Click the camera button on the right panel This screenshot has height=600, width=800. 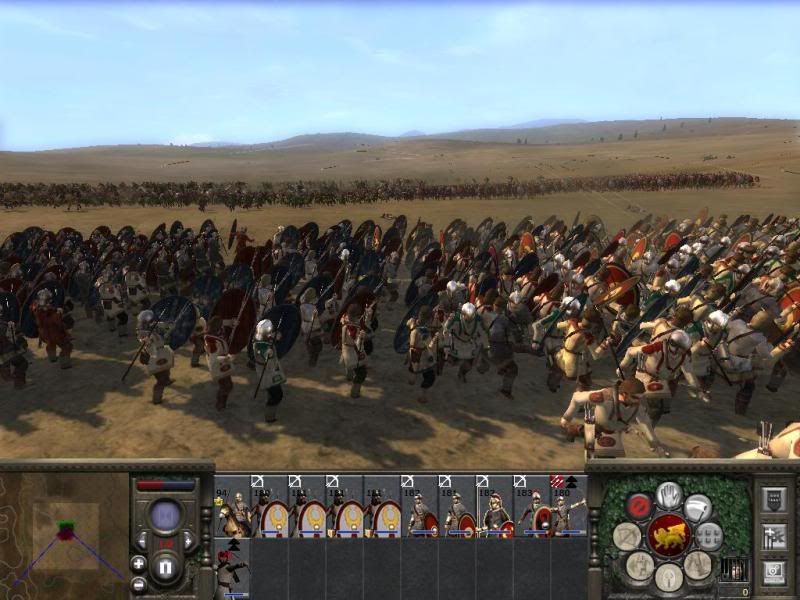pos(773,573)
